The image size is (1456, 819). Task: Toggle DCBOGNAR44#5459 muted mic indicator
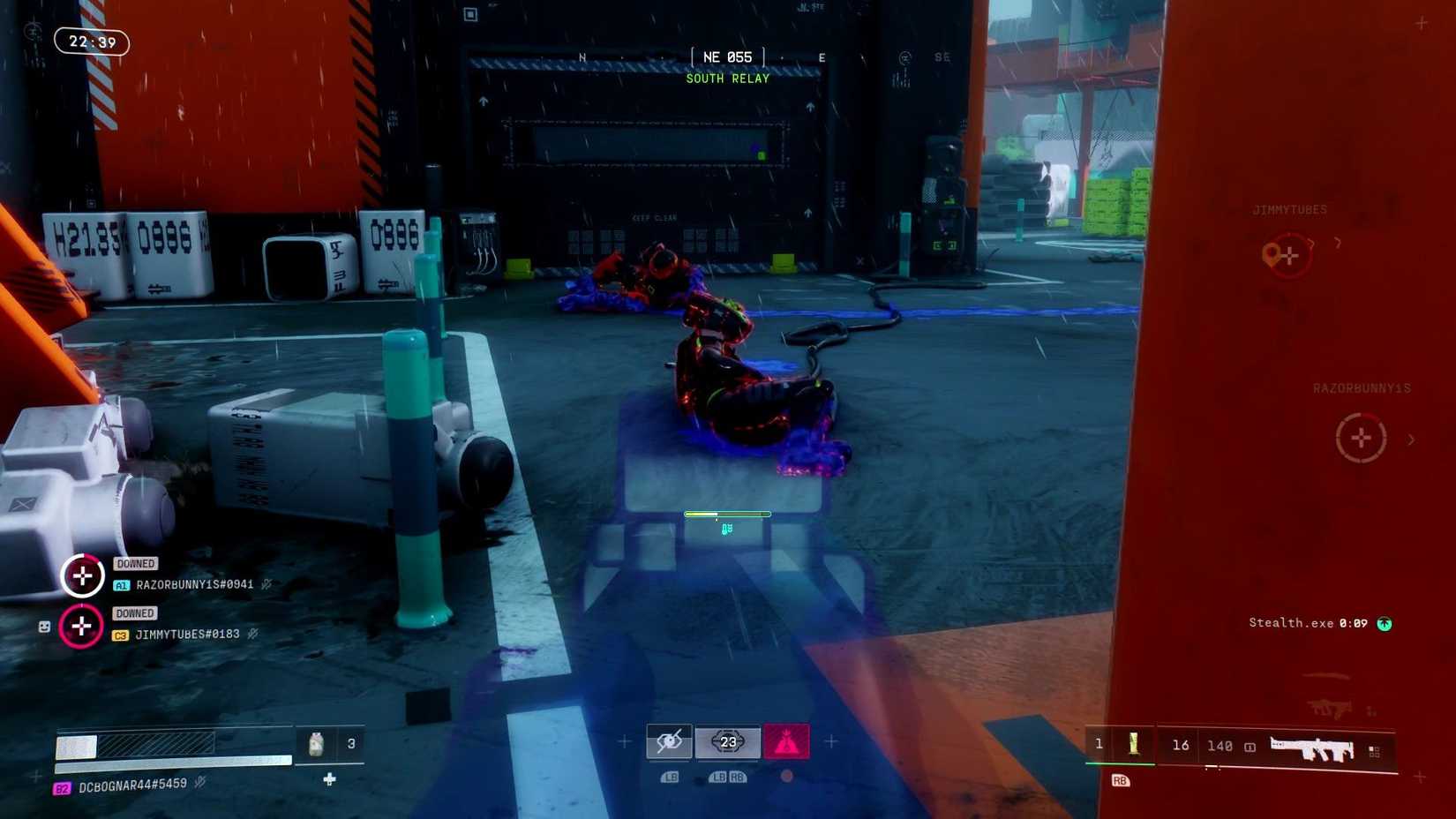click(200, 780)
